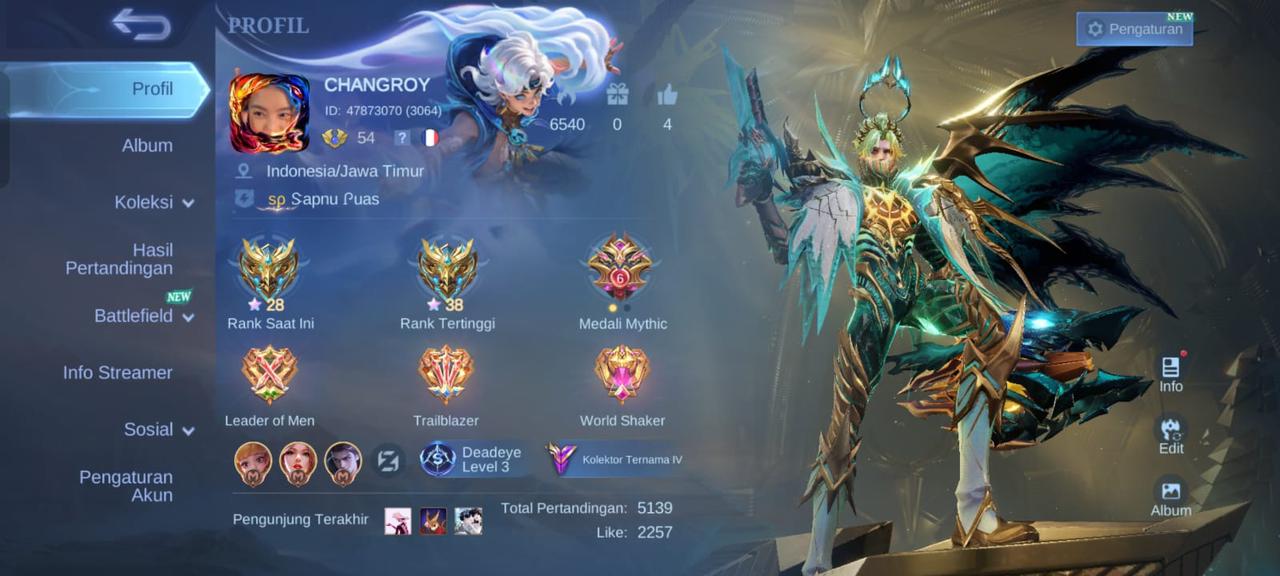Open the gift box icon

coord(617,96)
